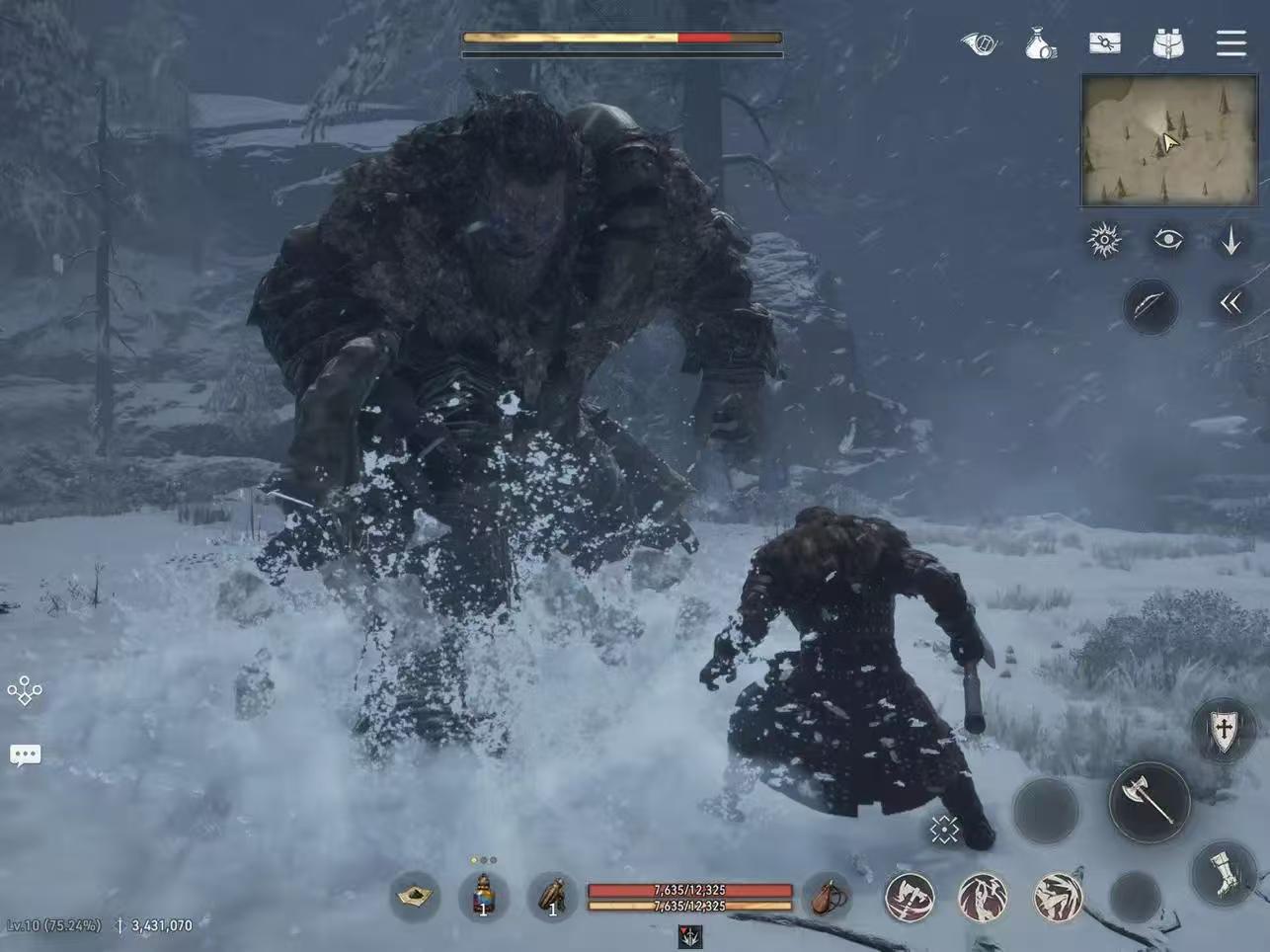Tap the sun-shaped eye icon
Image resolution: width=1270 pixels, height=952 pixels.
[1104, 240]
